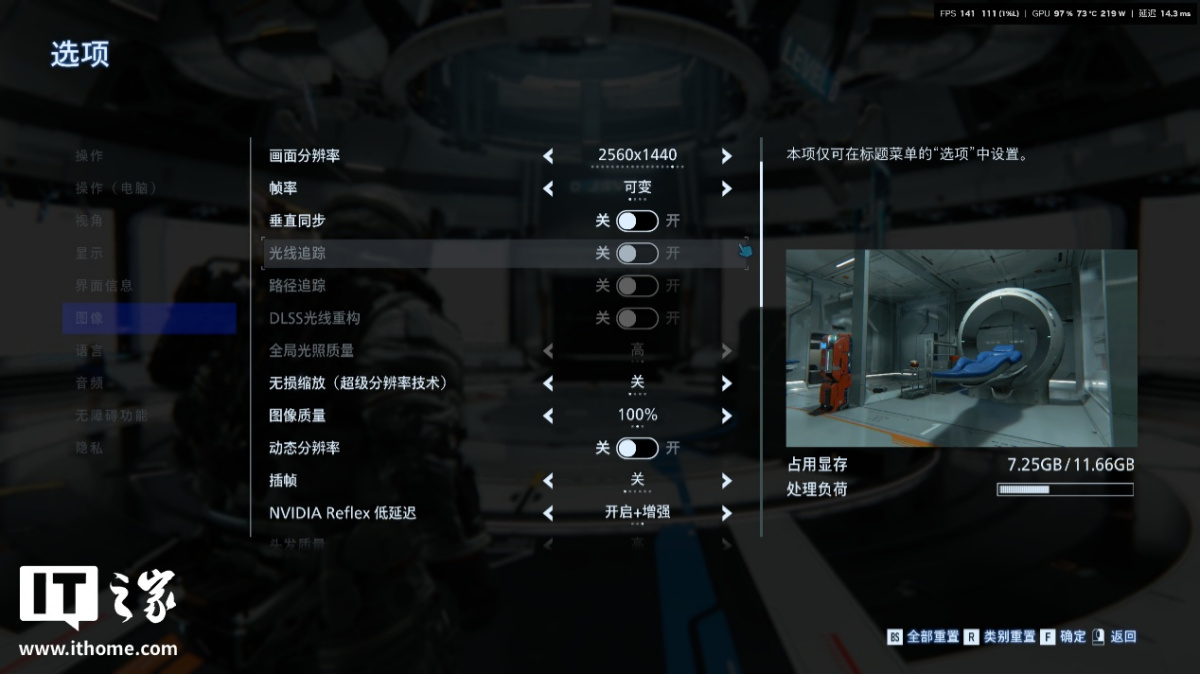Open the 音频 settings category
The height and width of the screenshot is (674, 1200).
coord(90,383)
